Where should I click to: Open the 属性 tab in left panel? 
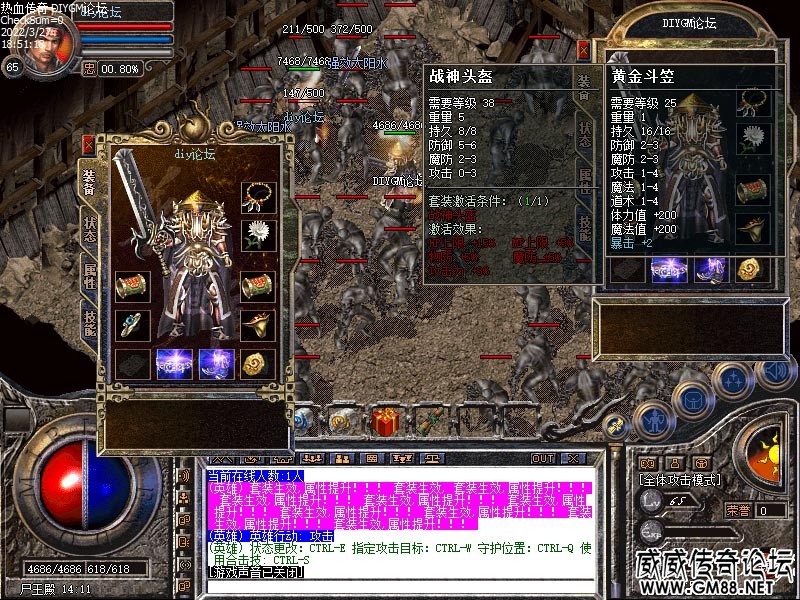pyautogui.click(x=89, y=274)
